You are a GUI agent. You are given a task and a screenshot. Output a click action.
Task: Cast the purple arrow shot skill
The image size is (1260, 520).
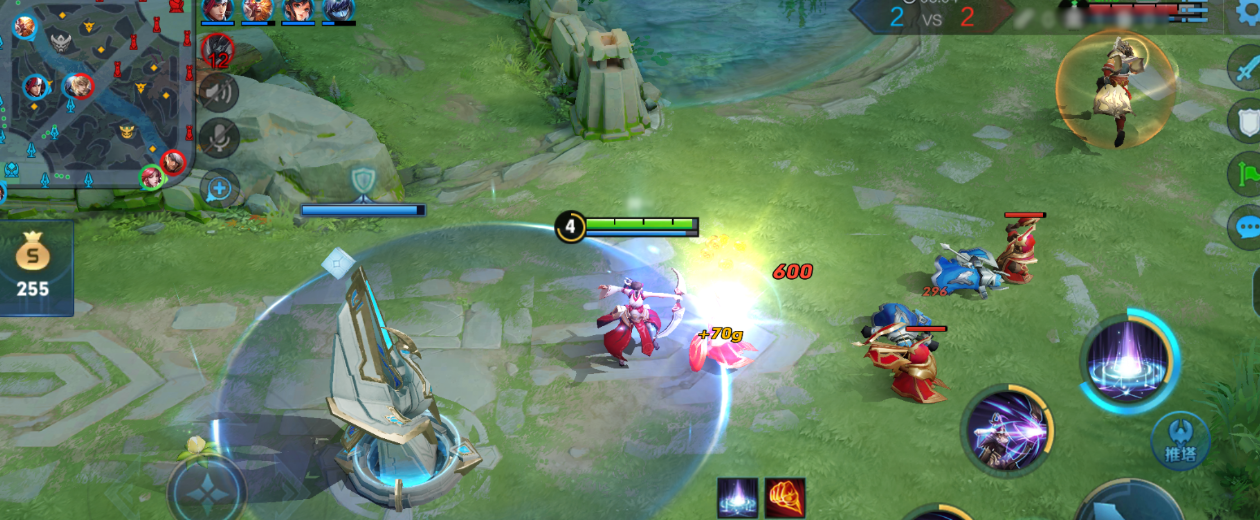click(x=1005, y=430)
